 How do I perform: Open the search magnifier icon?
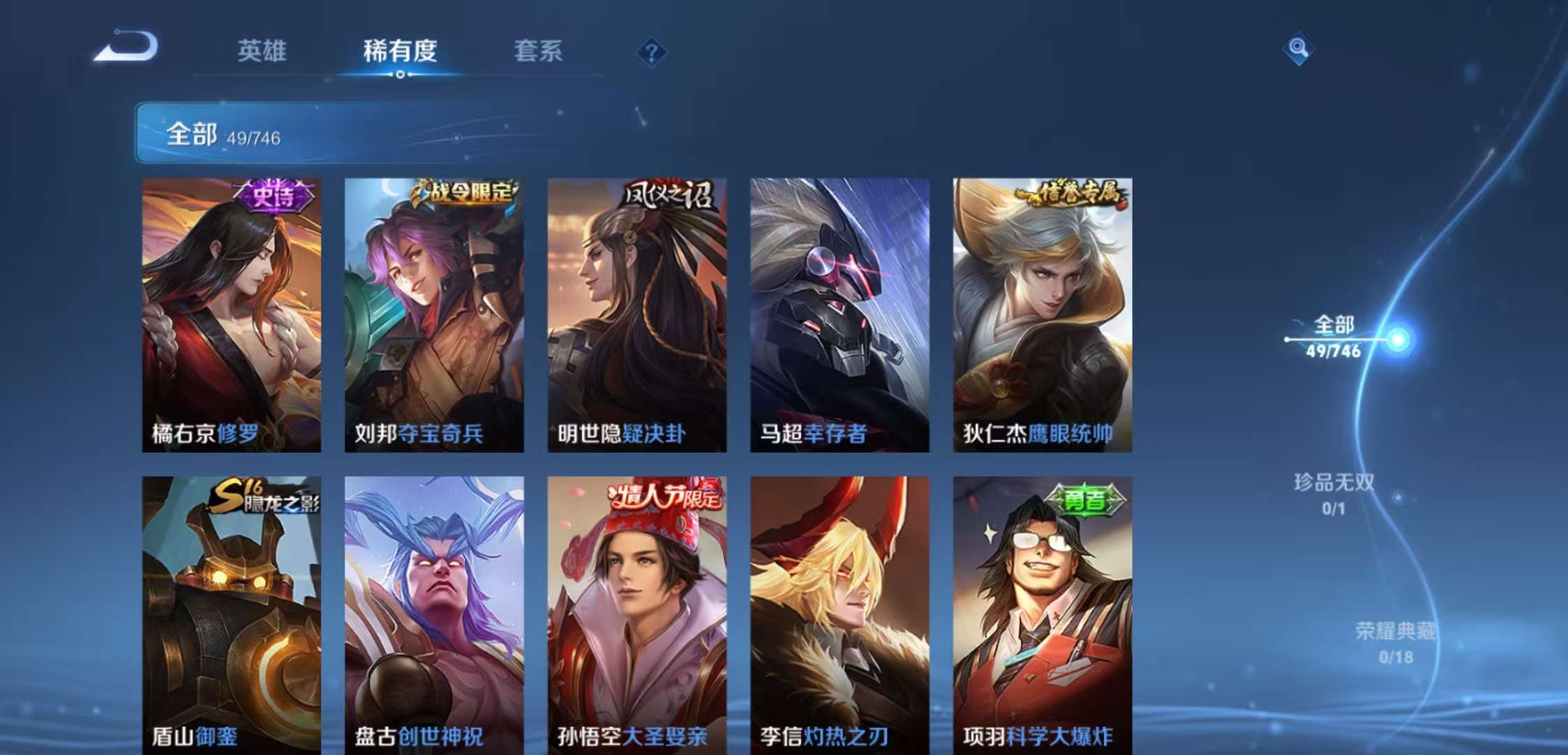tap(1298, 49)
